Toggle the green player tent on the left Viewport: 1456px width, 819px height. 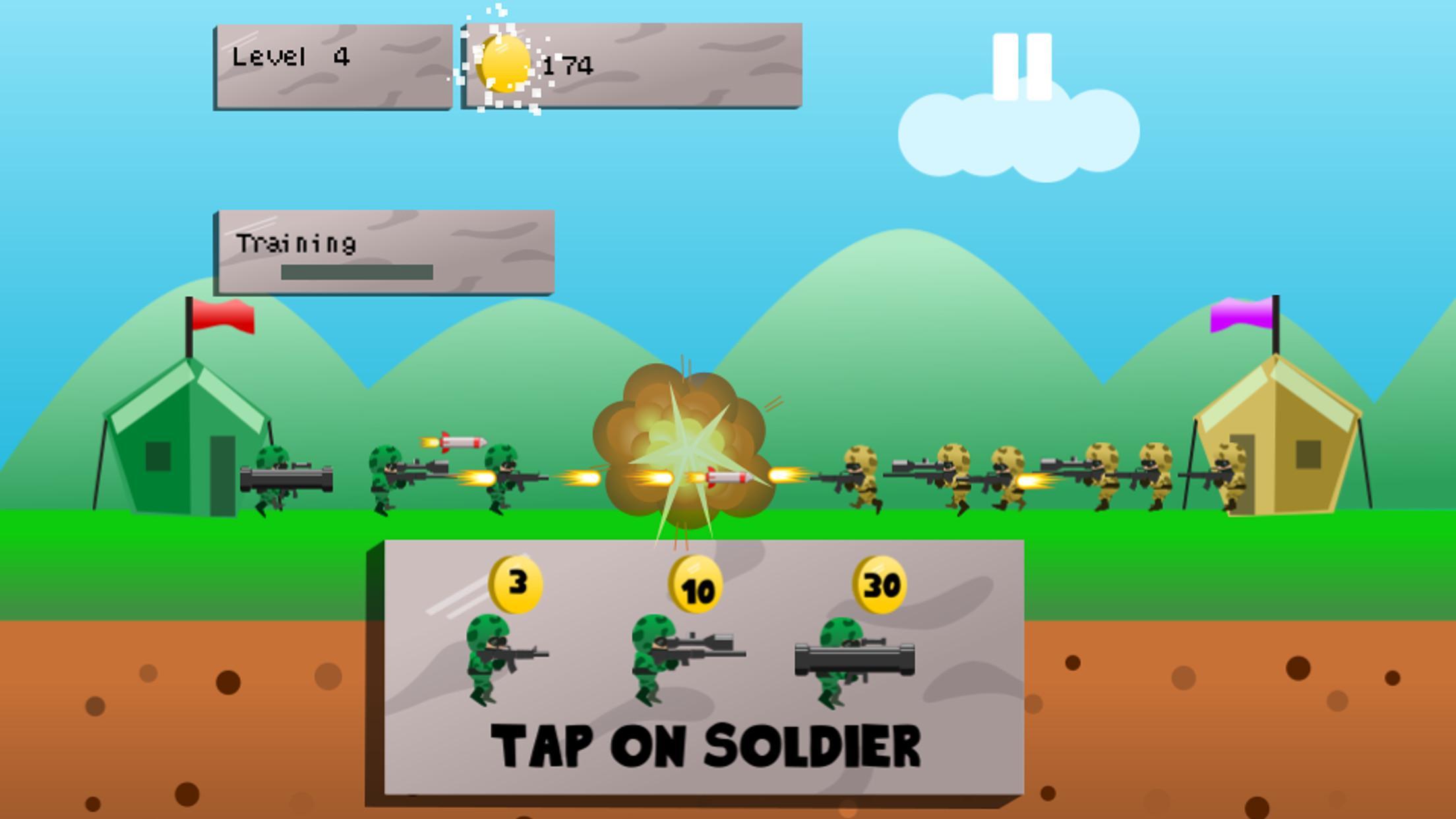(x=185, y=448)
